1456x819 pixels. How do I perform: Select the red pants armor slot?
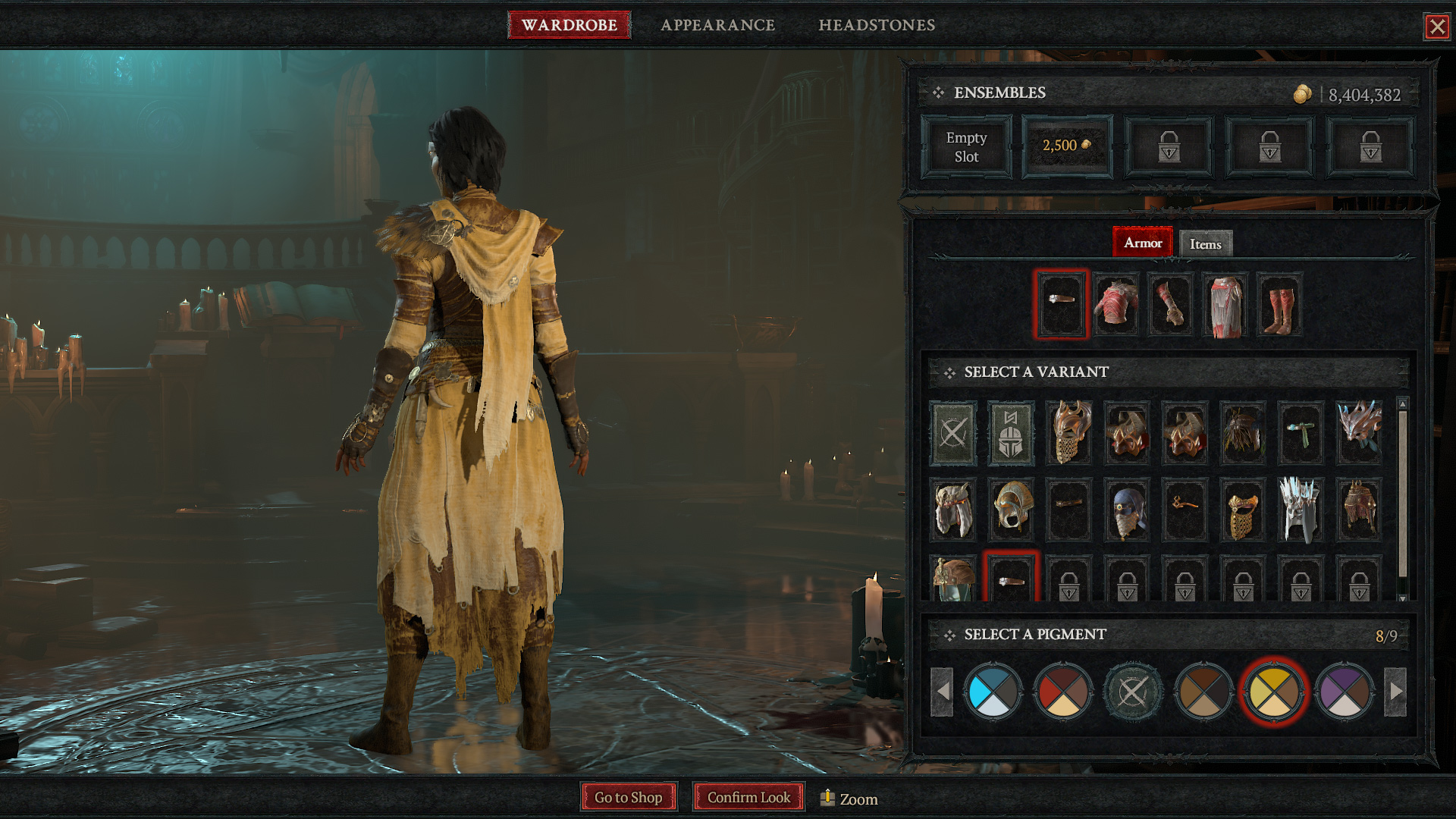pos(1225,304)
